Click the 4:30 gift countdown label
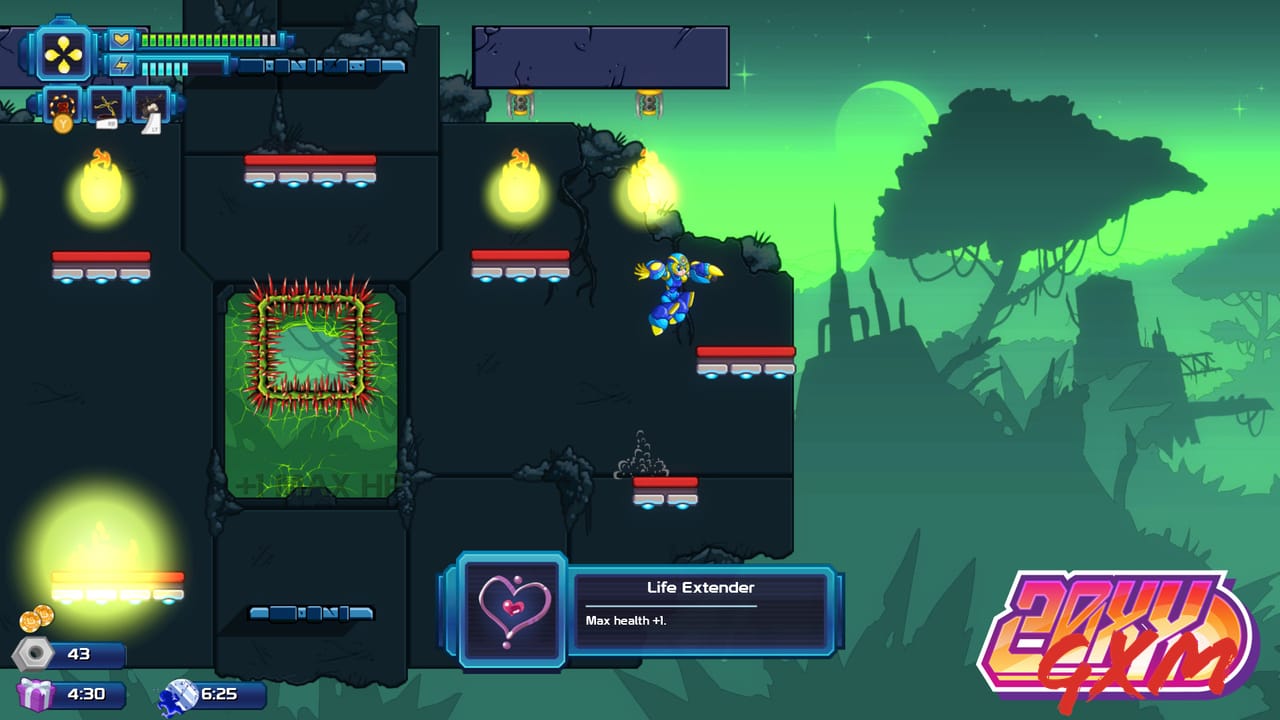 [x=86, y=693]
